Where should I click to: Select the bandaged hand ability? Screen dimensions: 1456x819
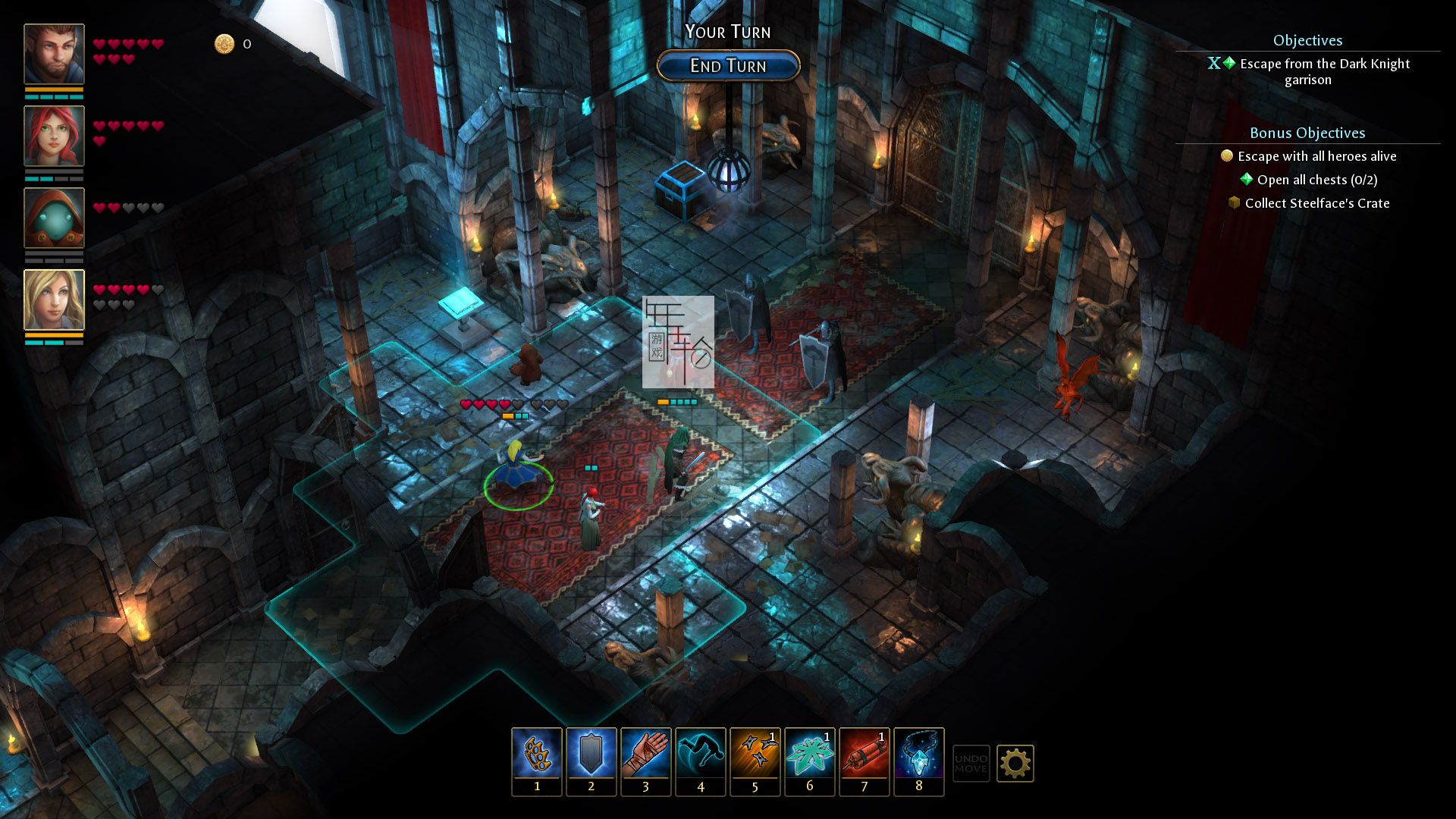pyautogui.click(x=646, y=755)
